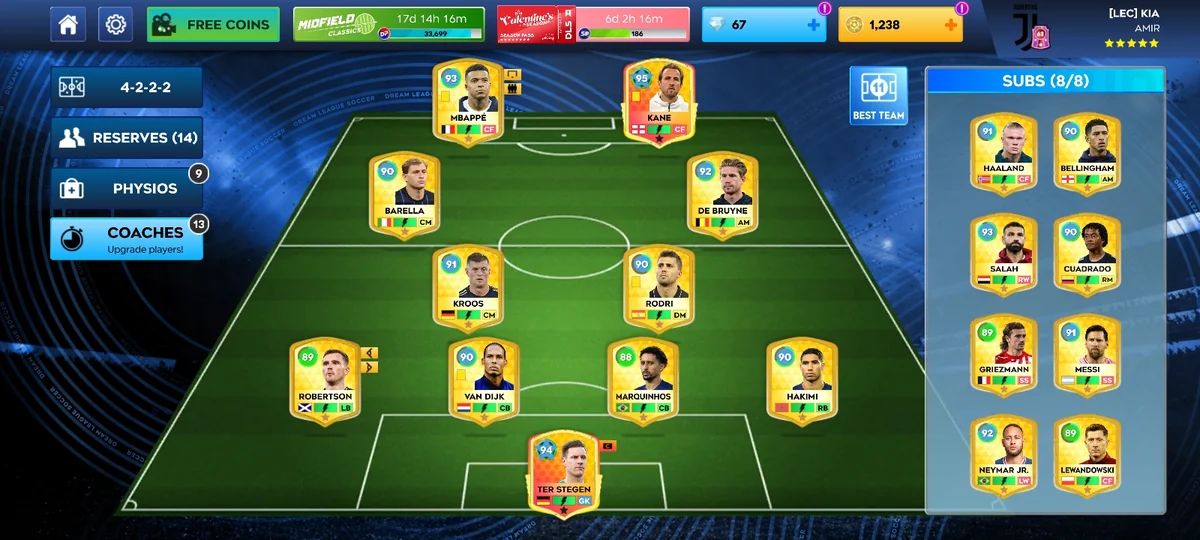The height and width of the screenshot is (540, 1200).
Task: Apply the Best Team lineup
Action: (878, 96)
